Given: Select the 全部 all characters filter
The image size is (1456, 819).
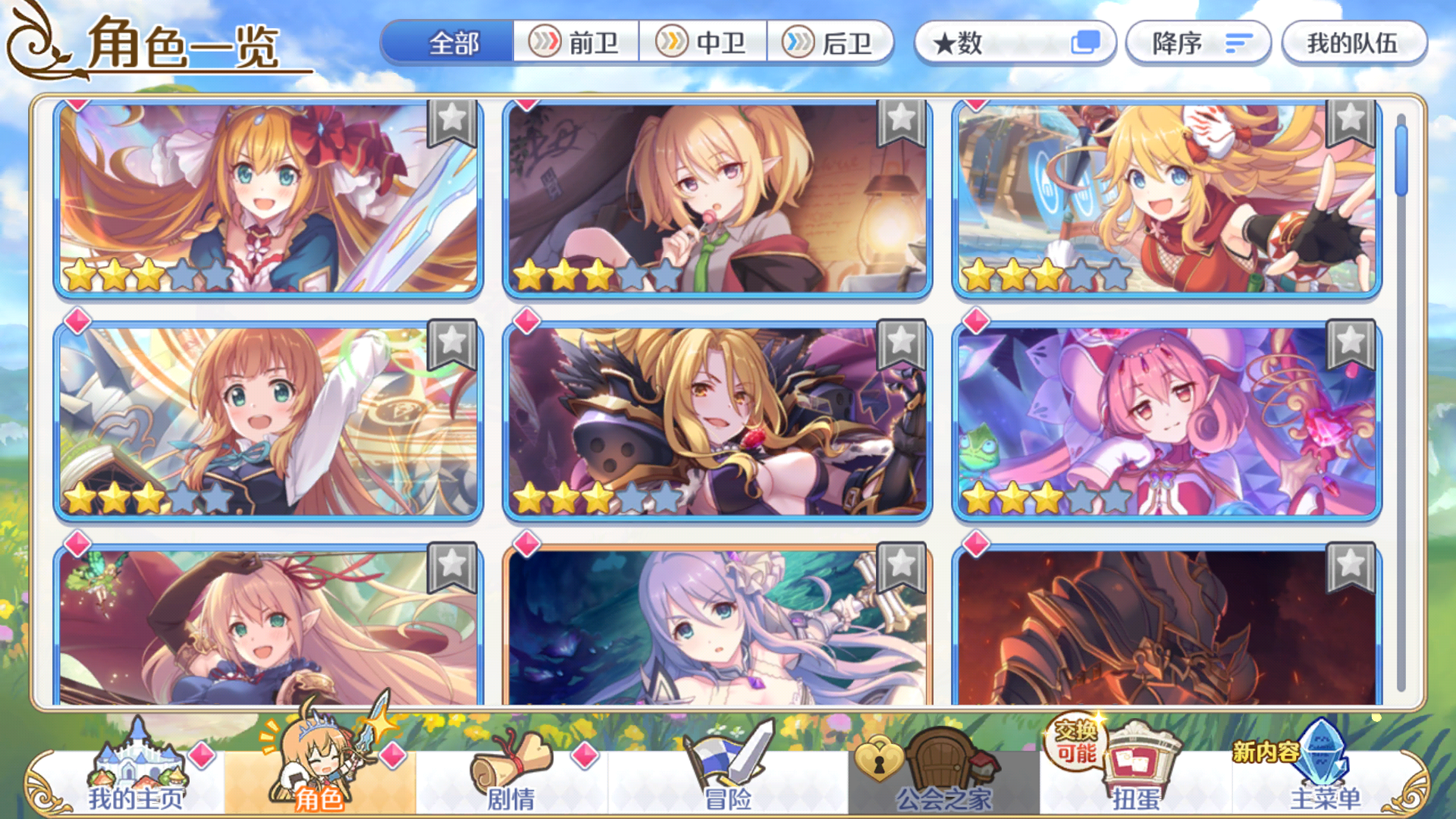Looking at the screenshot, I should [453, 44].
